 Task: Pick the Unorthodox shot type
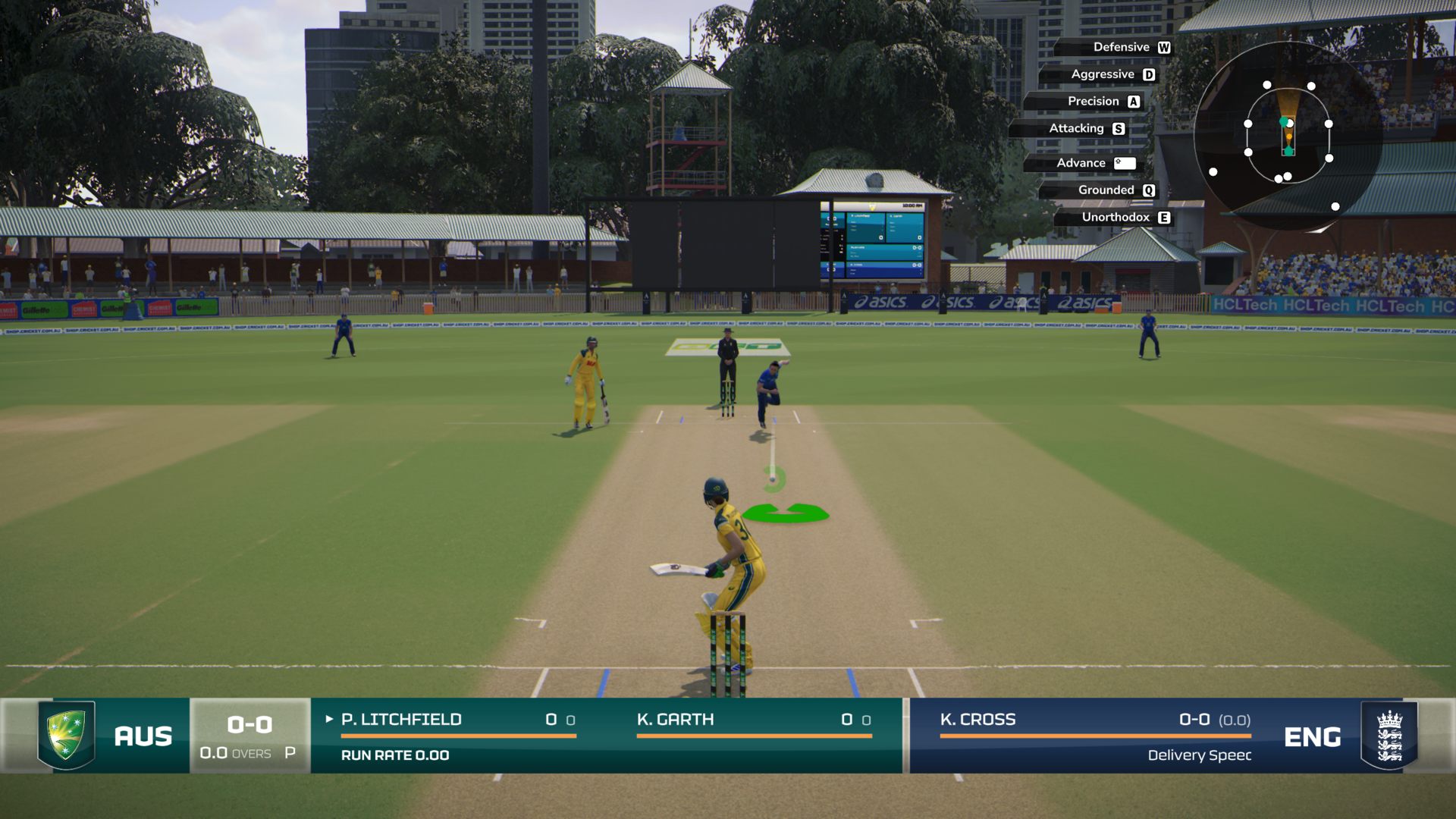pyautogui.click(x=1116, y=218)
